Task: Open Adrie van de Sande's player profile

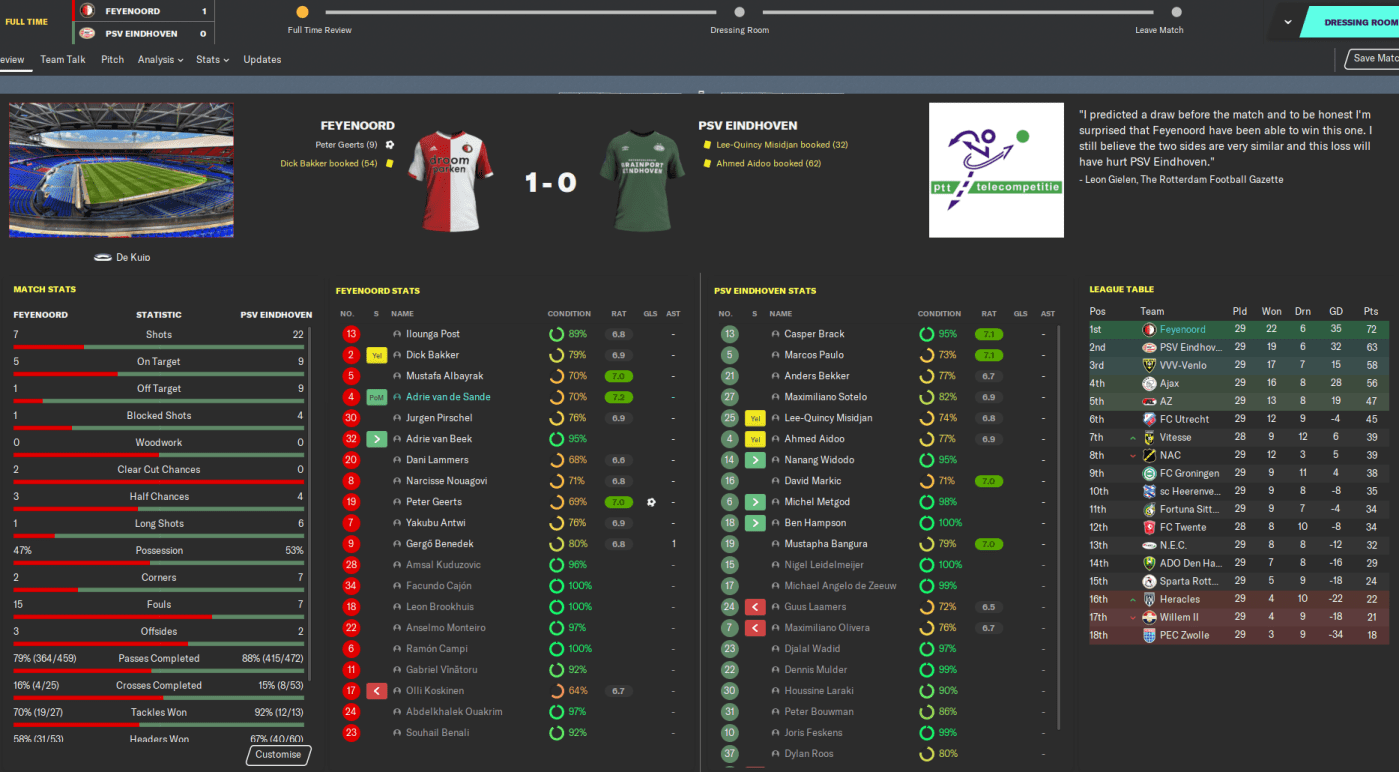Action: coord(448,397)
